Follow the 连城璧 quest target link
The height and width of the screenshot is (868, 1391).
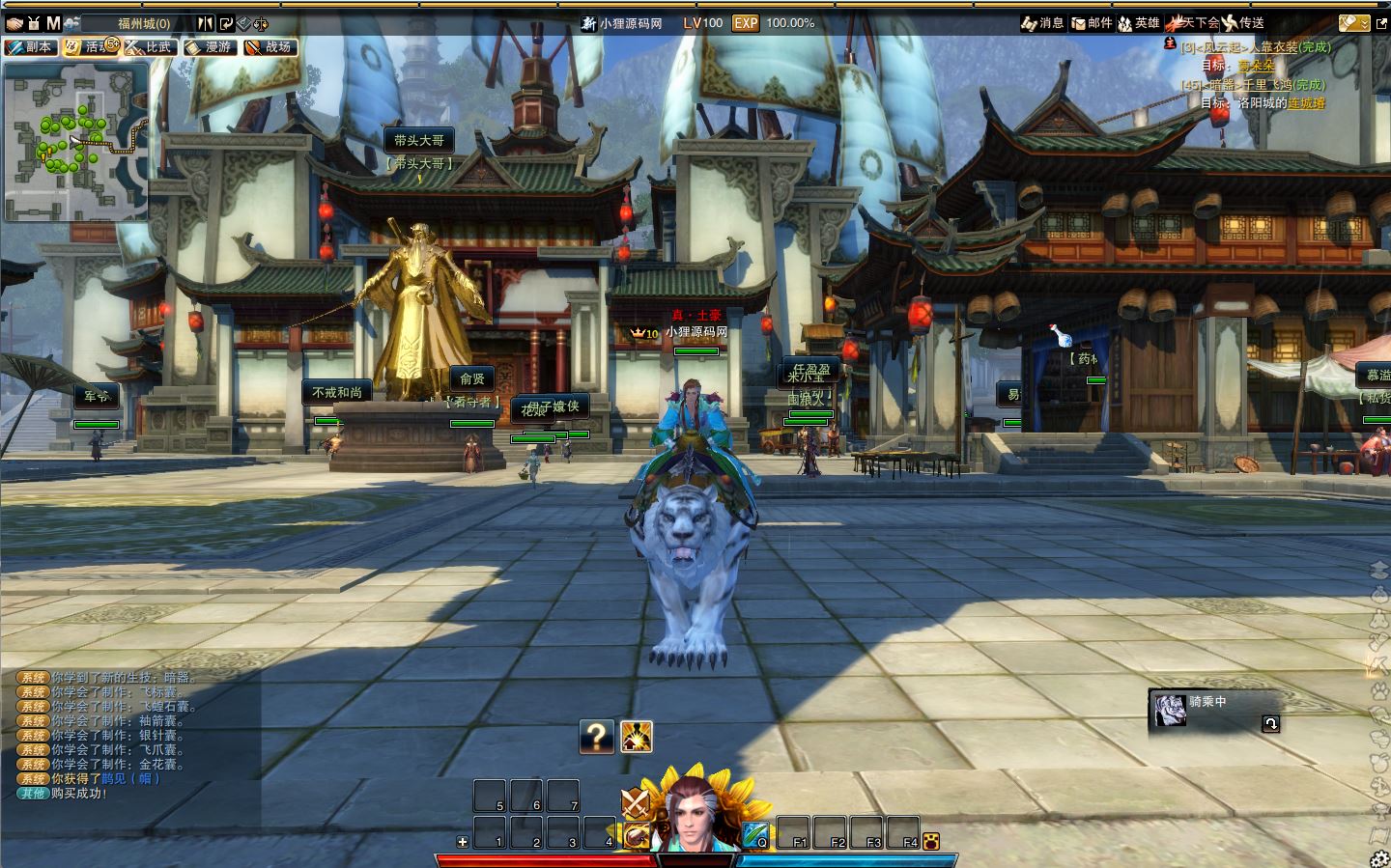click(x=1306, y=103)
